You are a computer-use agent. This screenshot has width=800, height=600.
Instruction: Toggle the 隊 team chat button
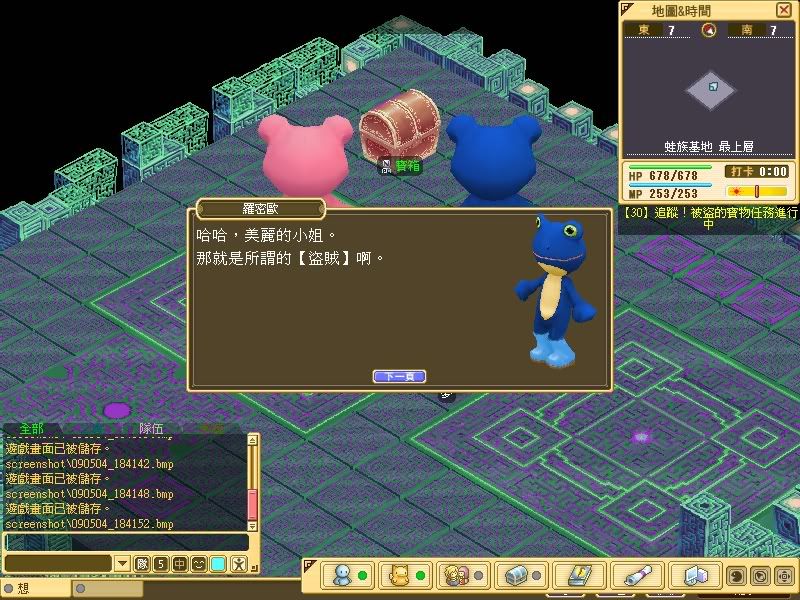[141, 564]
